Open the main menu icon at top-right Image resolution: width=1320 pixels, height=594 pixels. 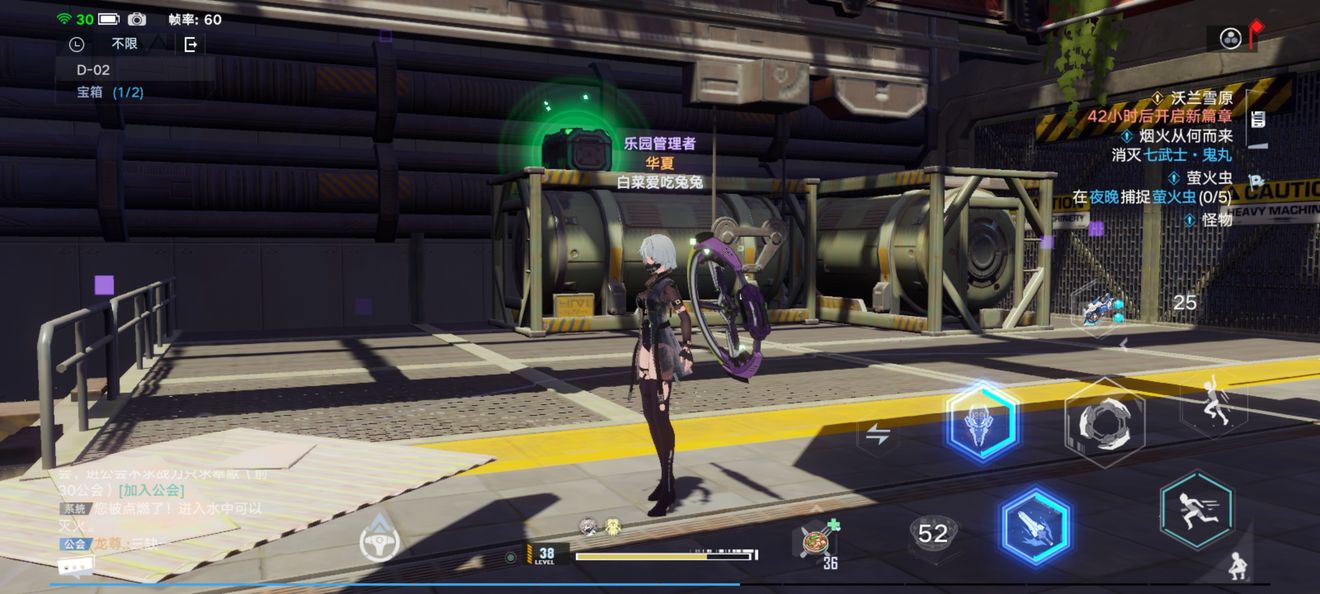click(1231, 38)
